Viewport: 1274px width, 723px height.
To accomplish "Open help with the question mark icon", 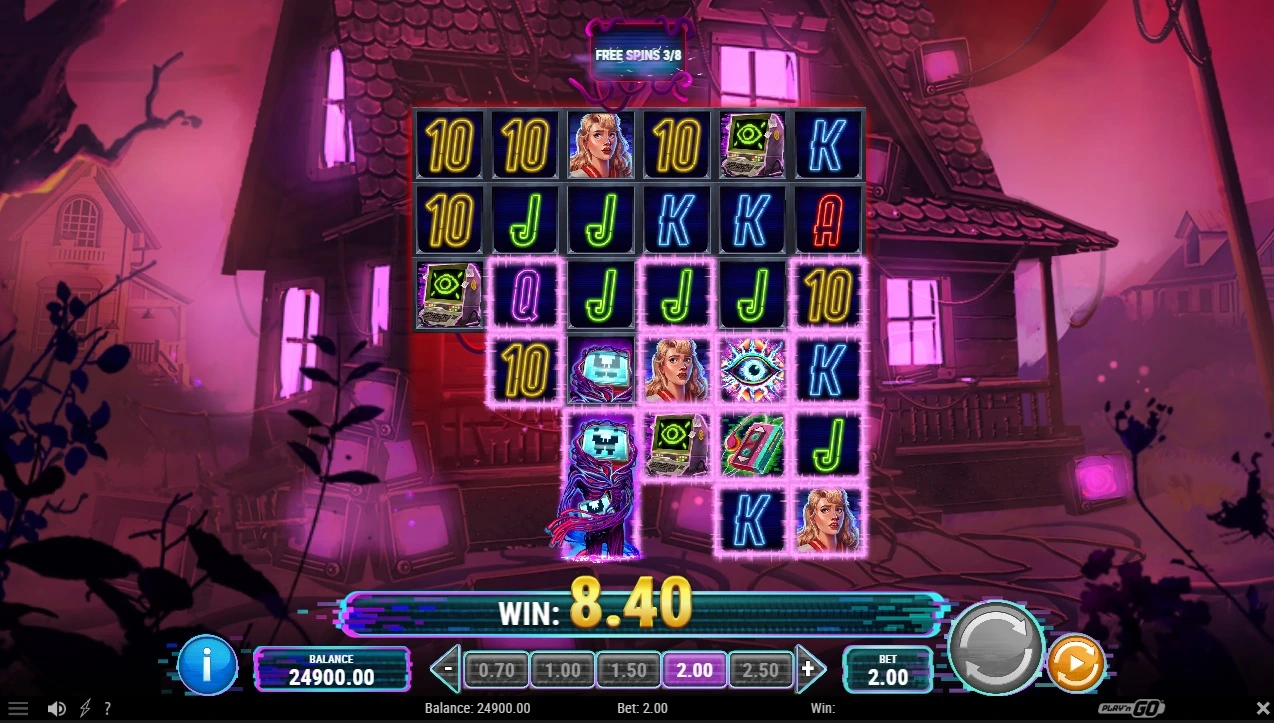I will tap(107, 709).
